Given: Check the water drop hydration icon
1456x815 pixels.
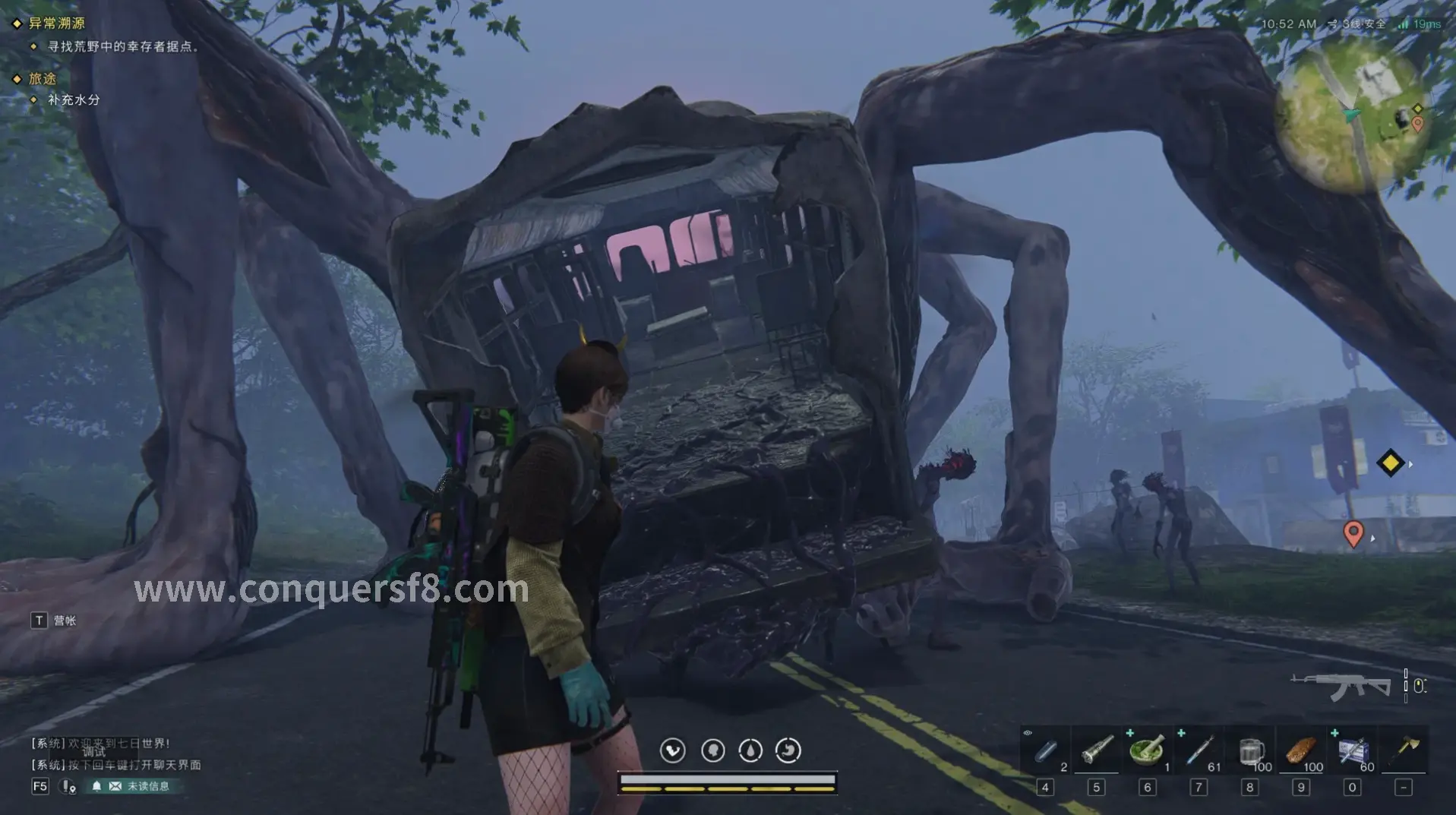Looking at the screenshot, I should (750, 751).
